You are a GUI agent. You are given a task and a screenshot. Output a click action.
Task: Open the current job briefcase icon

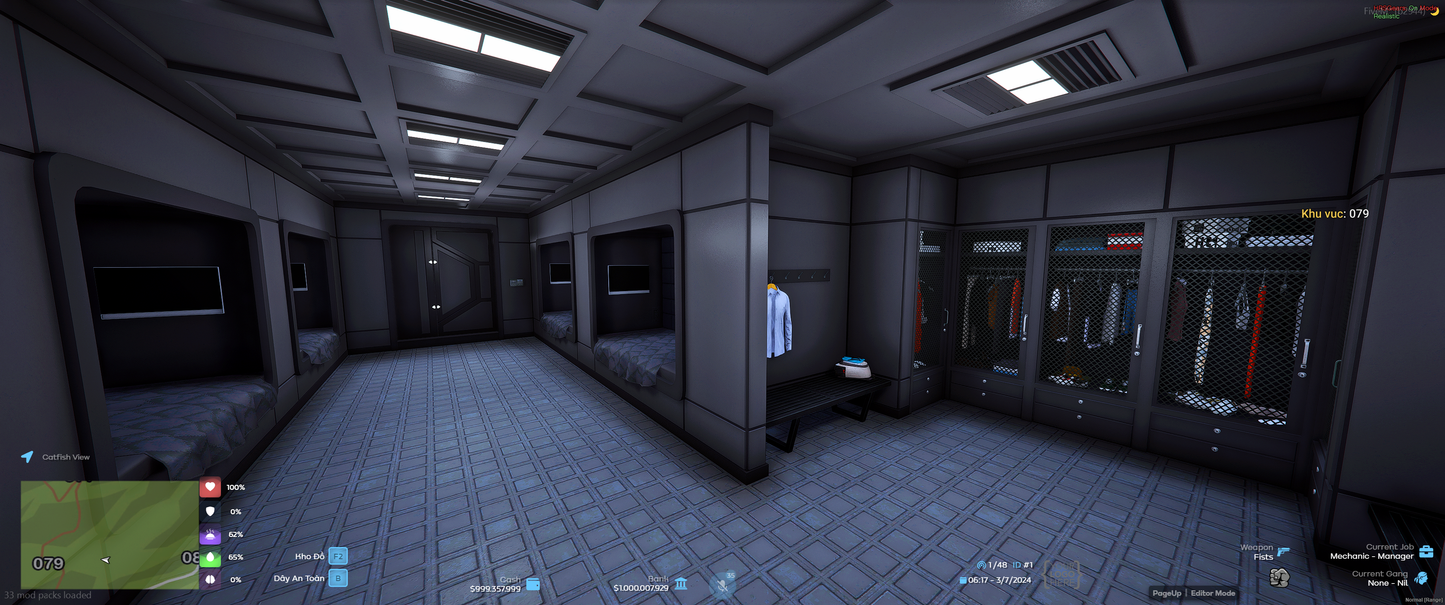click(x=1426, y=552)
